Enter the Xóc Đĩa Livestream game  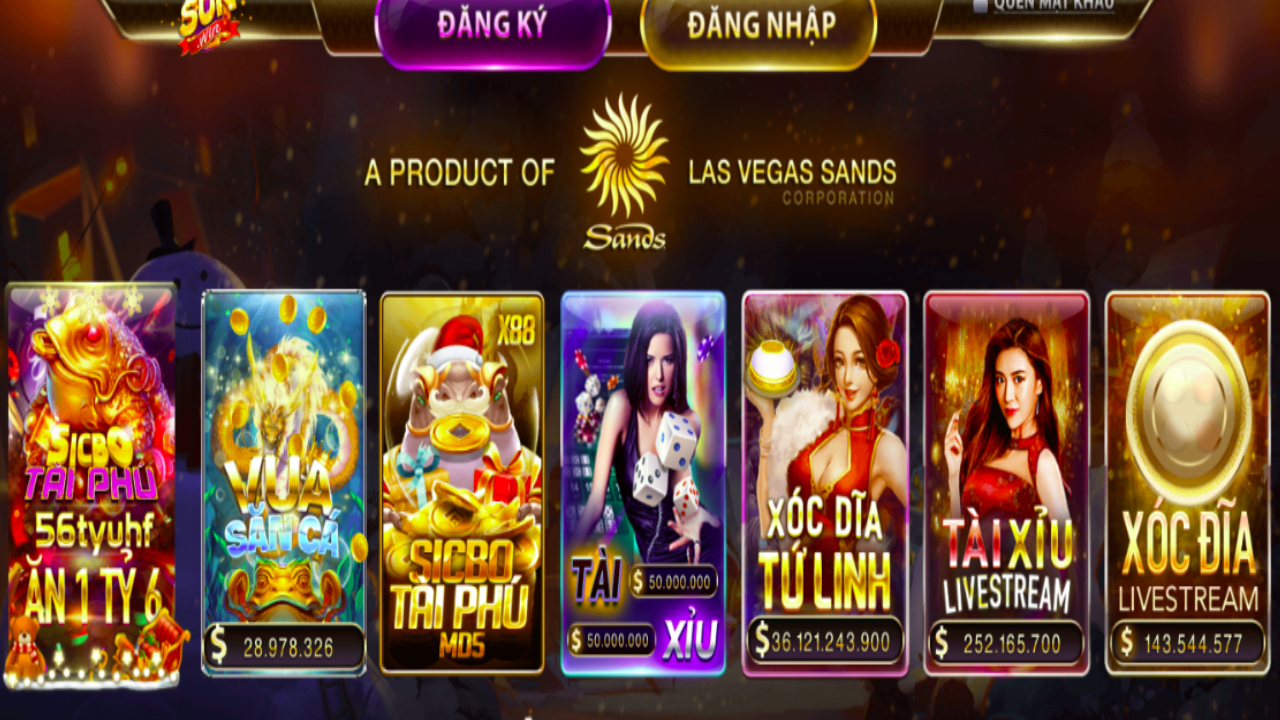tap(1187, 480)
